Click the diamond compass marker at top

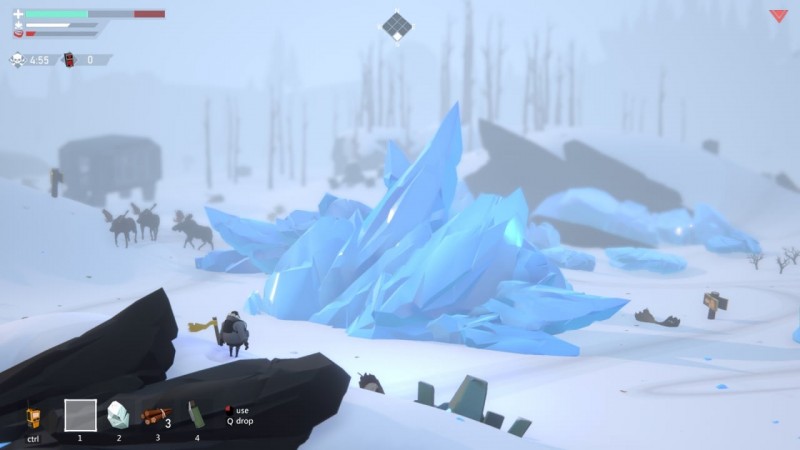click(x=398, y=25)
